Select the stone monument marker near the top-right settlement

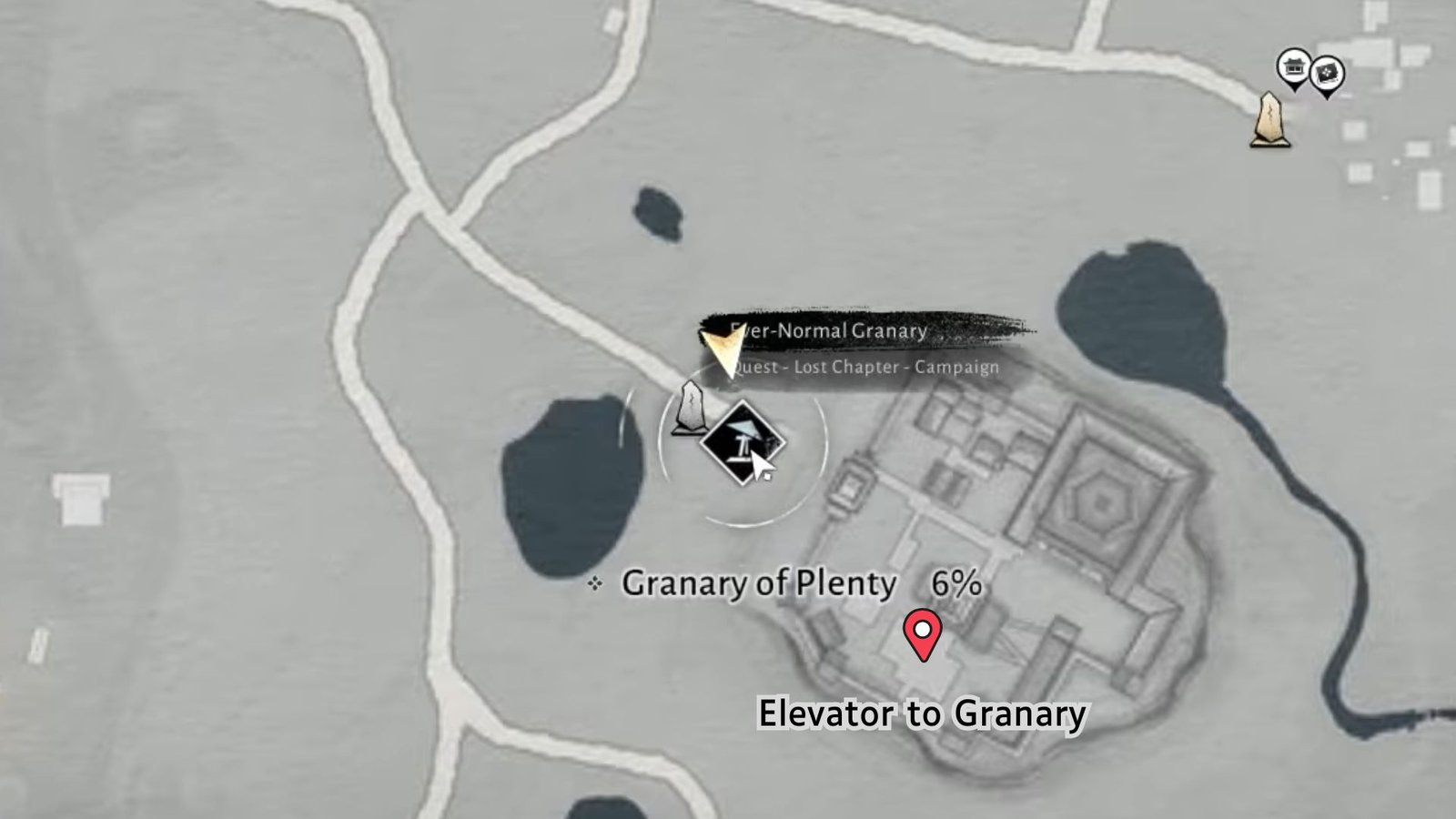point(1269,118)
